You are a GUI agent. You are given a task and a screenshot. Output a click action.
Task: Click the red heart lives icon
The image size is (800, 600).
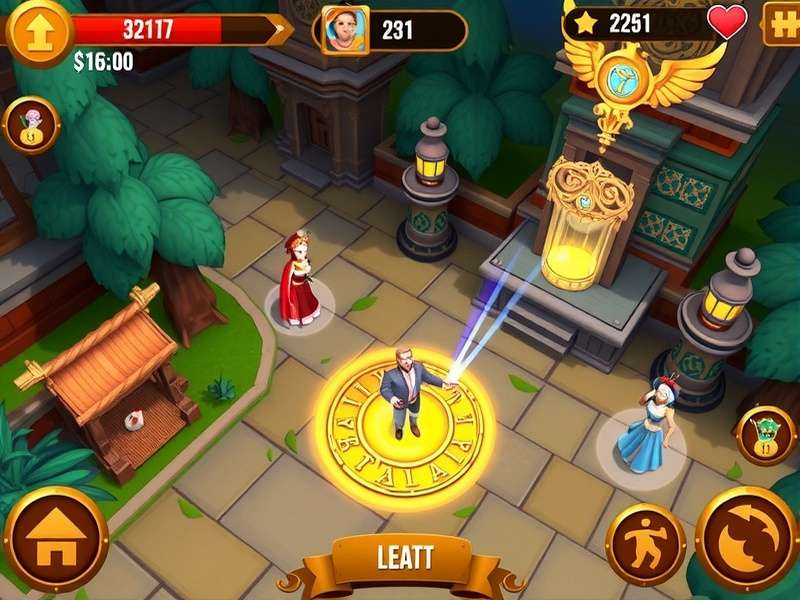pyautogui.click(x=727, y=22)
